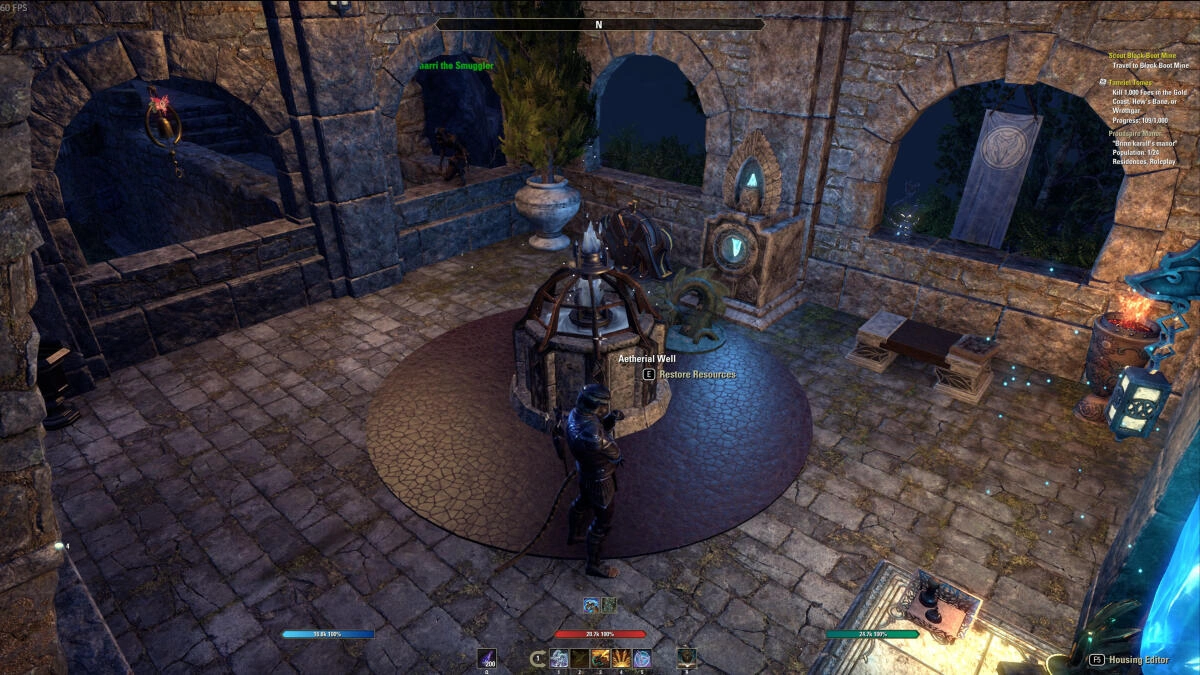Activate the third ability with orange beast icon

tap(601, 658)
